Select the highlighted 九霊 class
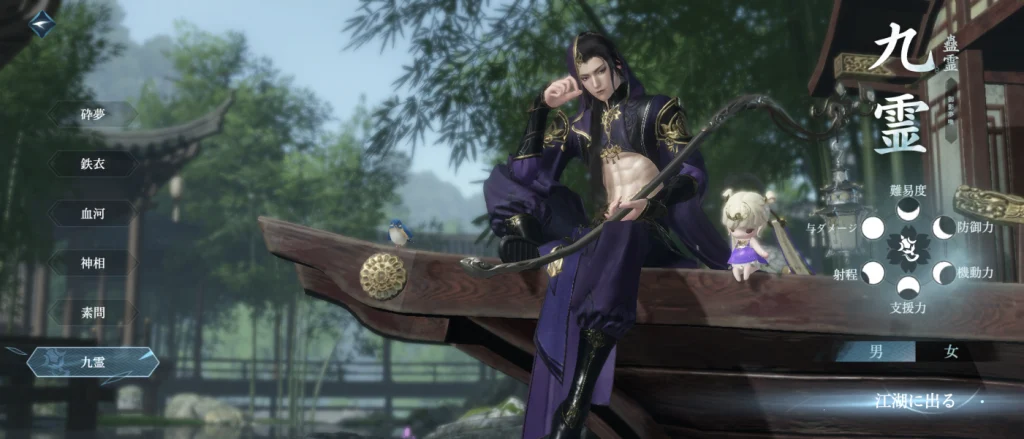 [x=93, y=361]
